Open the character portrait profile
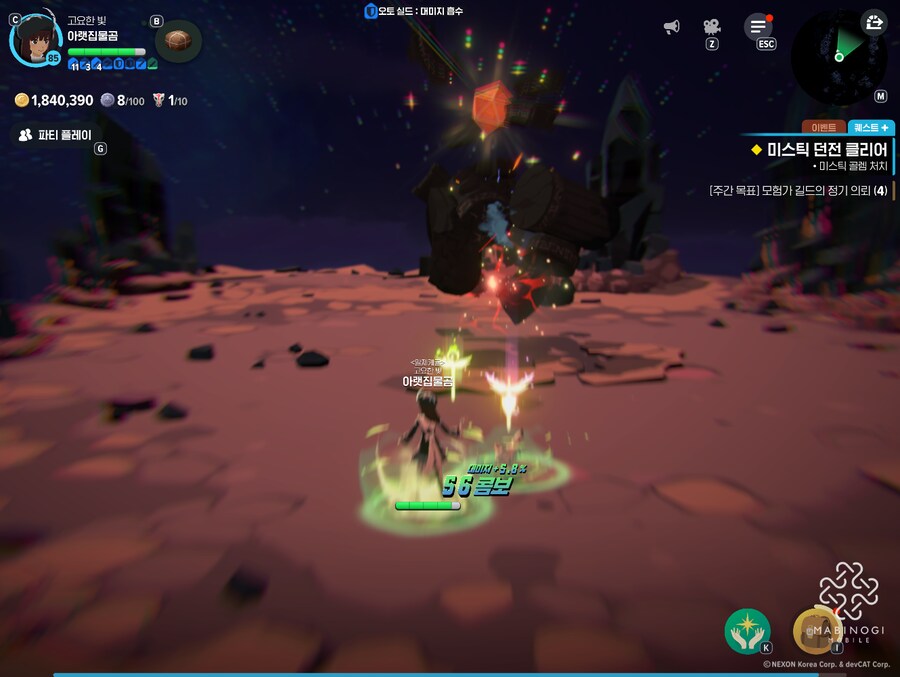 click(36, 38)
